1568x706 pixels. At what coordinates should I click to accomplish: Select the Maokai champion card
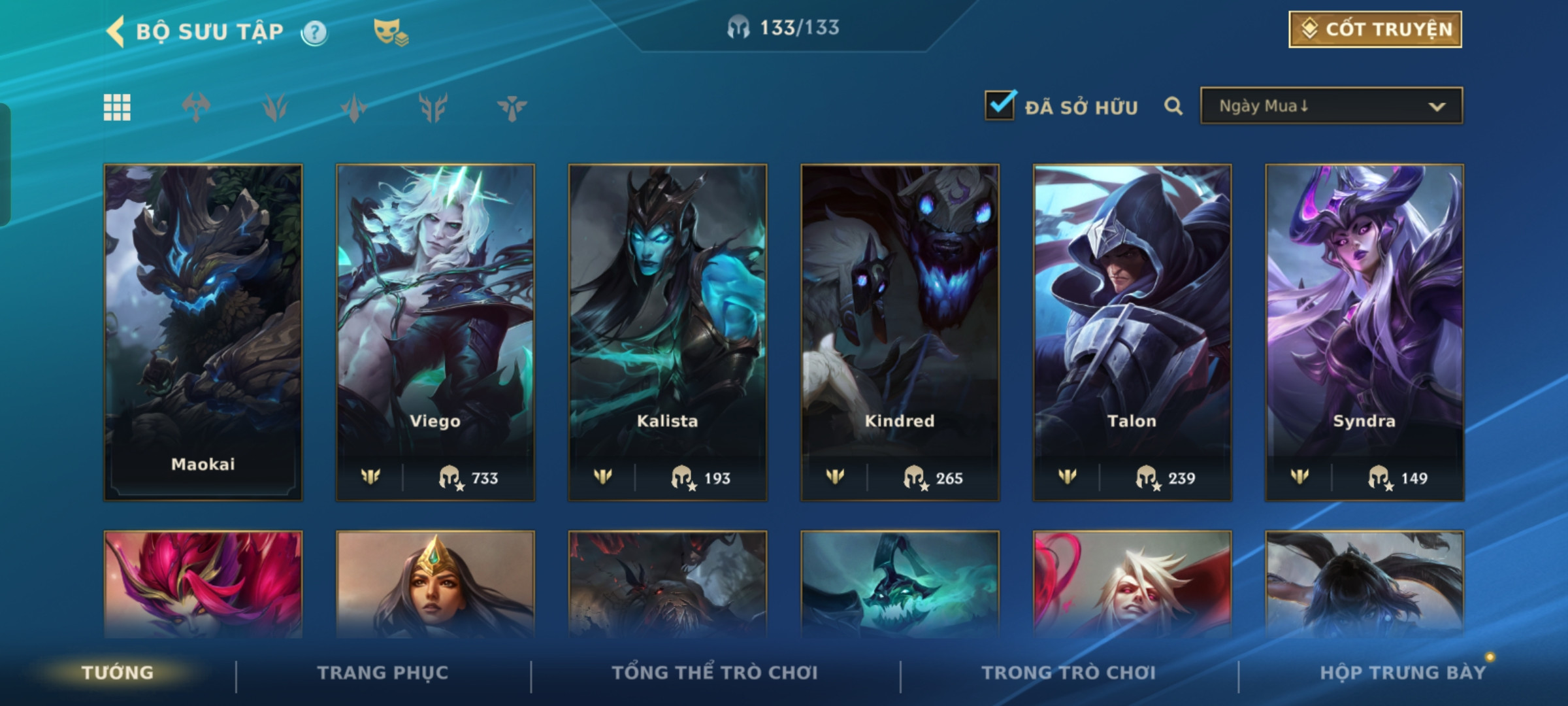click(x=203, y=332)
